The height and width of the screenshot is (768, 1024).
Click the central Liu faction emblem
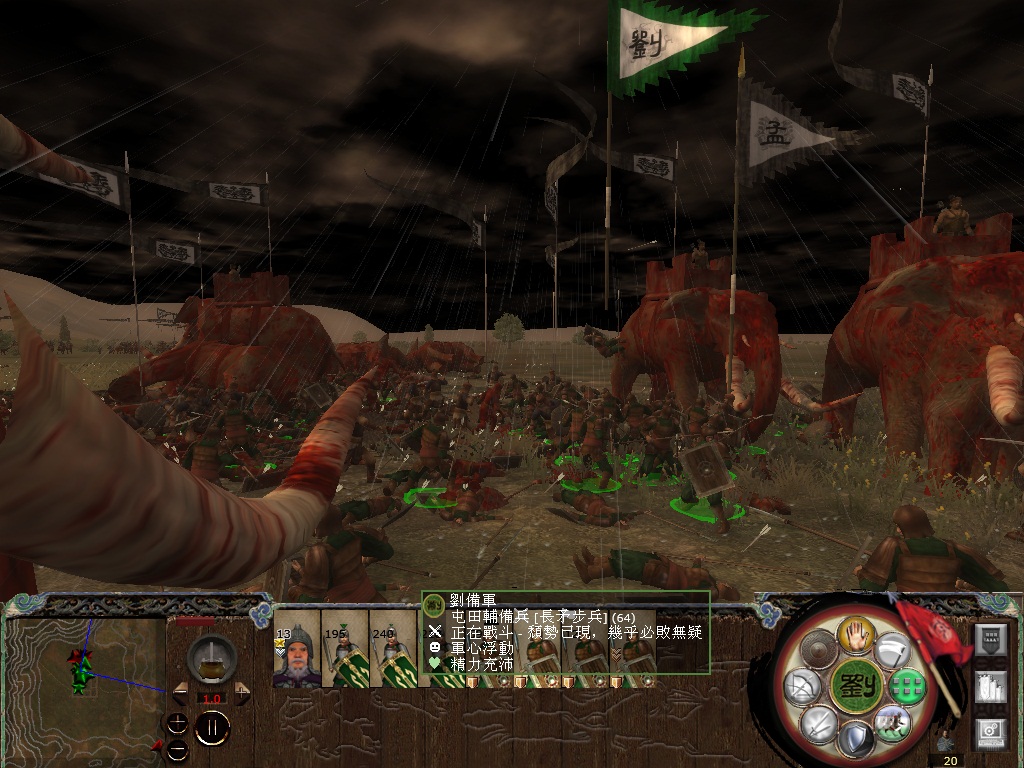856,686
